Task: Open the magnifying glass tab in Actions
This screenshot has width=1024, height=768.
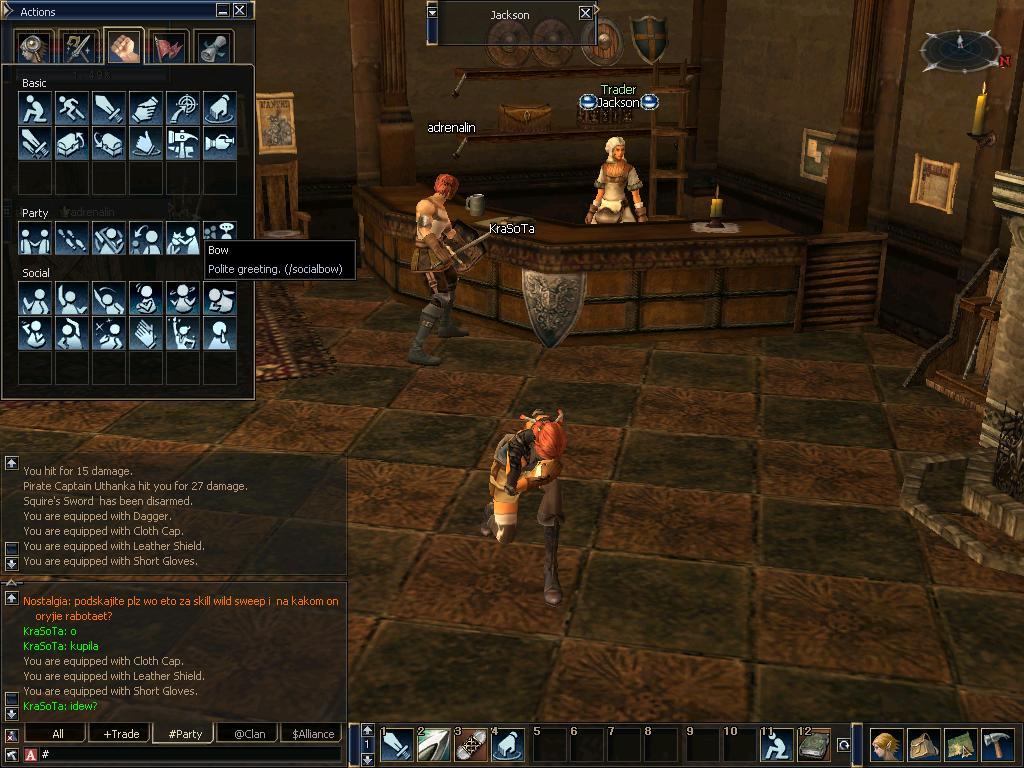Action: [x=35, y=47]
